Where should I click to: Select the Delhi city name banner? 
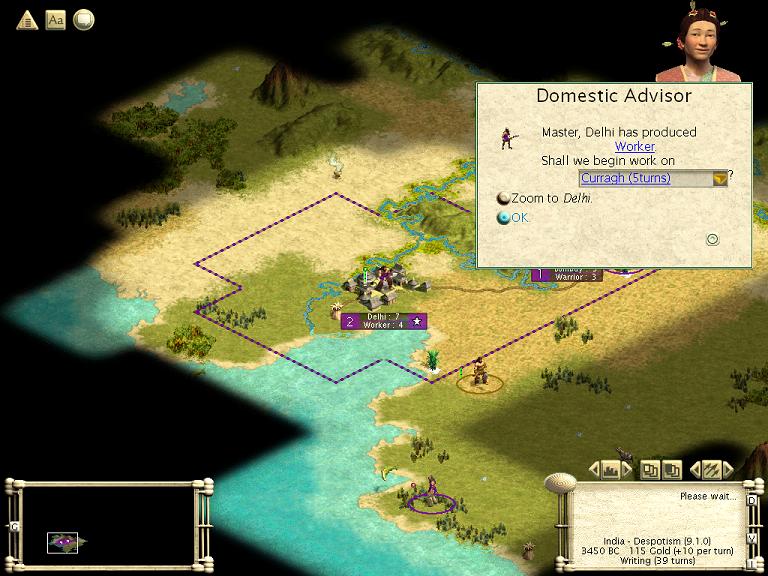[385, 321]
